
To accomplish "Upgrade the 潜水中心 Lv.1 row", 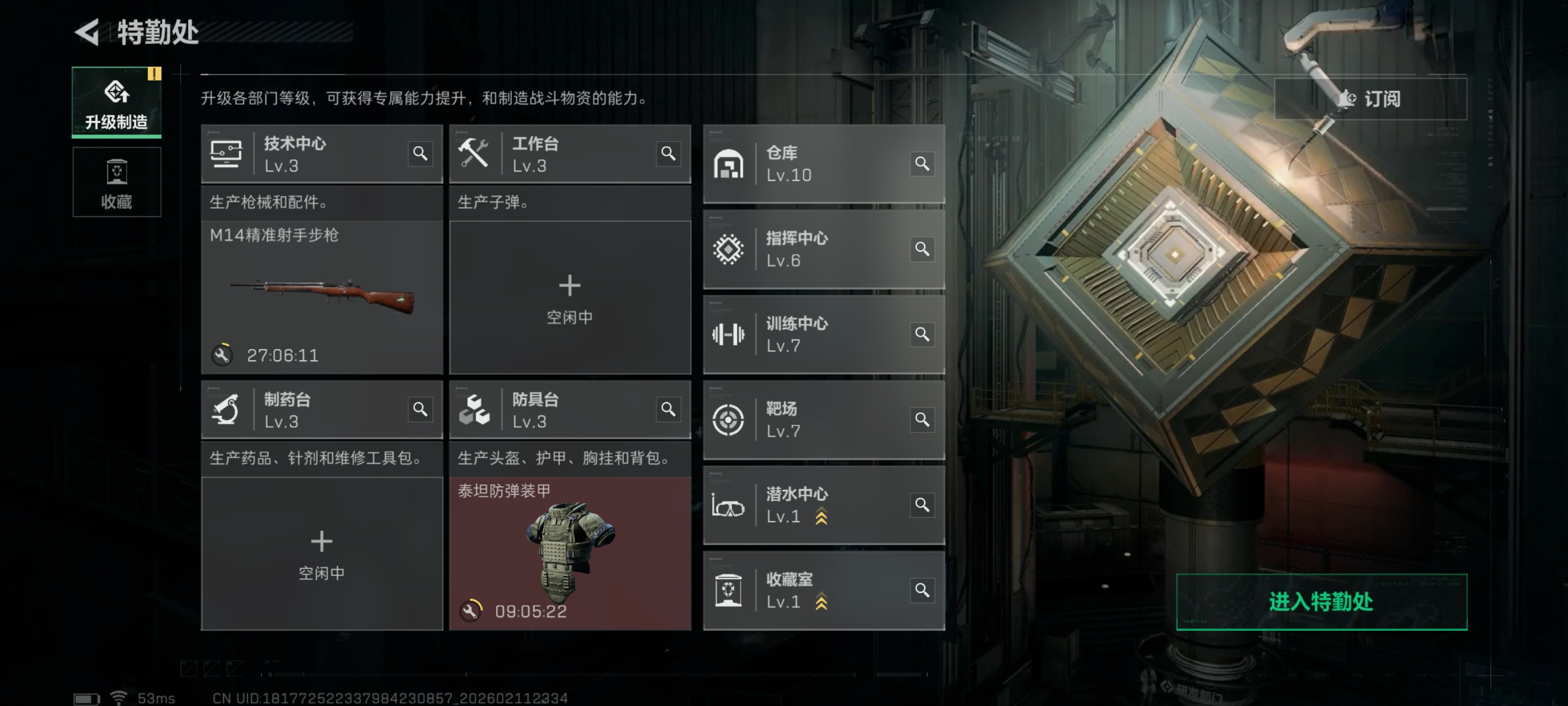I will point(821,517).
